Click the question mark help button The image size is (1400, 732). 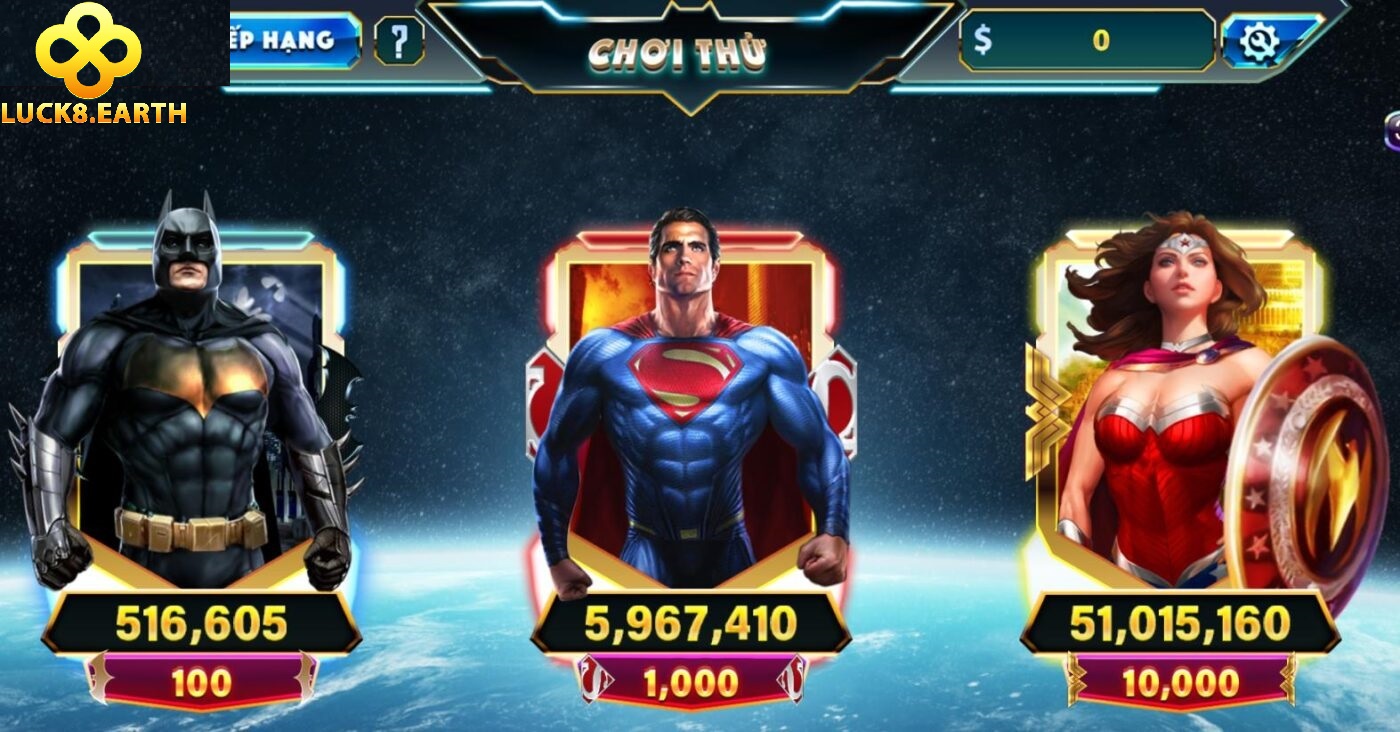pyautogui.click(x=399, y=42)
